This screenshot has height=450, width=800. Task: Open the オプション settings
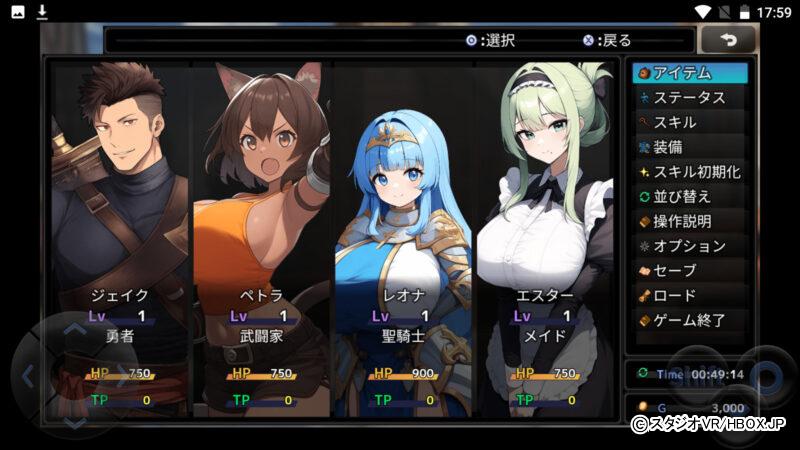[x=690, y=246]
